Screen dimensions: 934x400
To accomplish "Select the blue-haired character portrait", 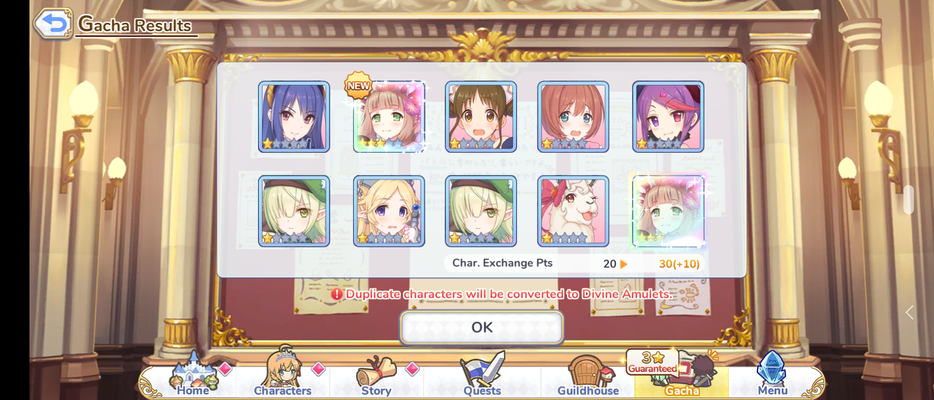I will tap(294, 117).
